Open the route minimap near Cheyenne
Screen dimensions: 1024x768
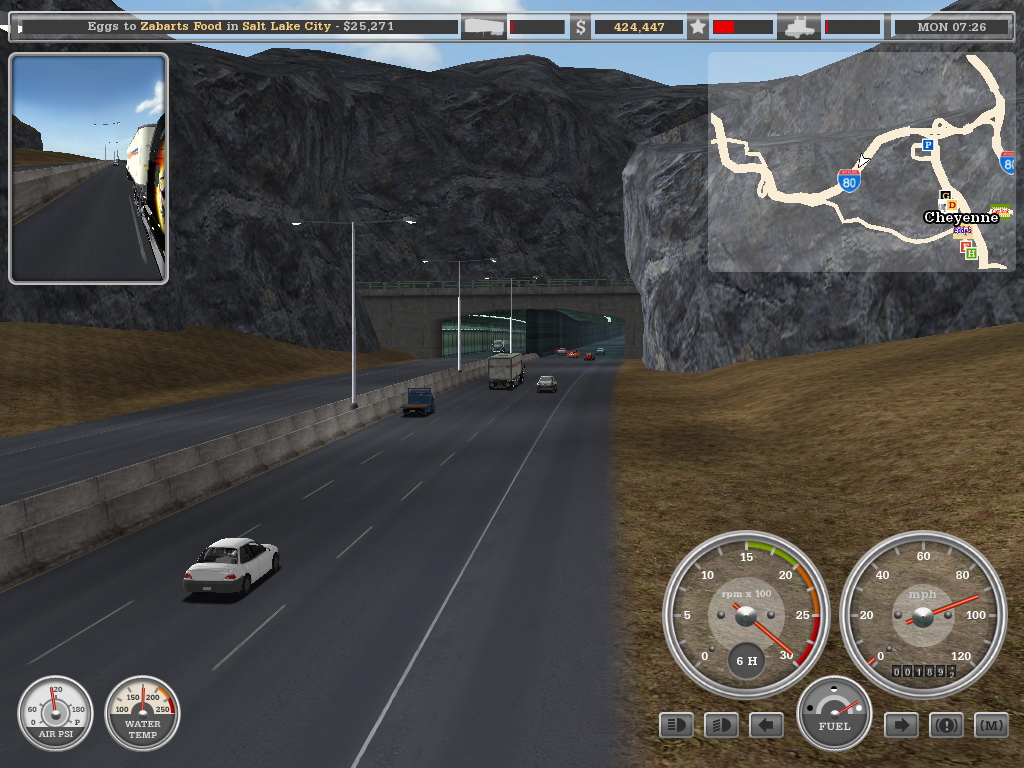click(860, 161)
